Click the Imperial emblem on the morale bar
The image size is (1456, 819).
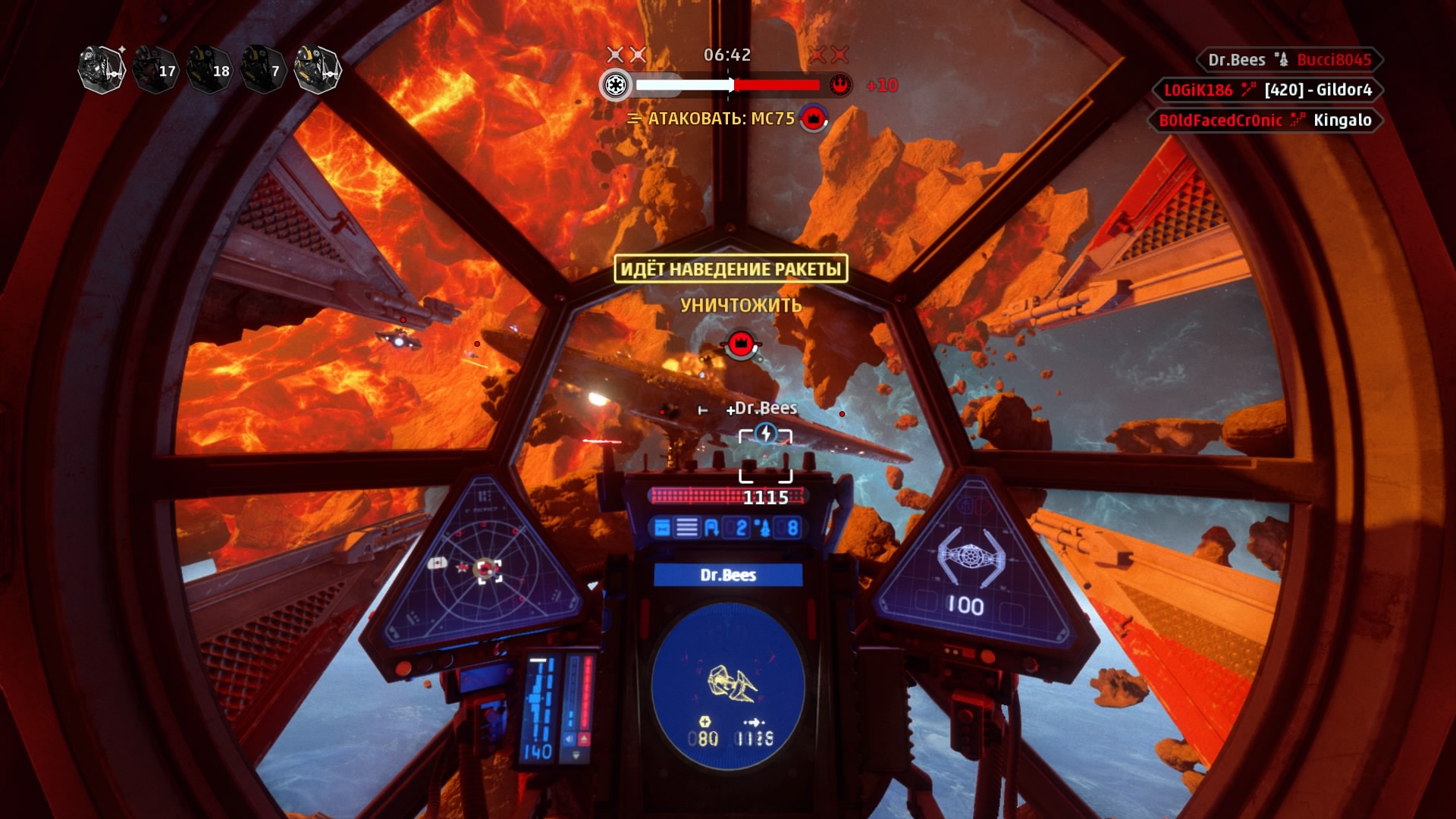click(616, 85)
